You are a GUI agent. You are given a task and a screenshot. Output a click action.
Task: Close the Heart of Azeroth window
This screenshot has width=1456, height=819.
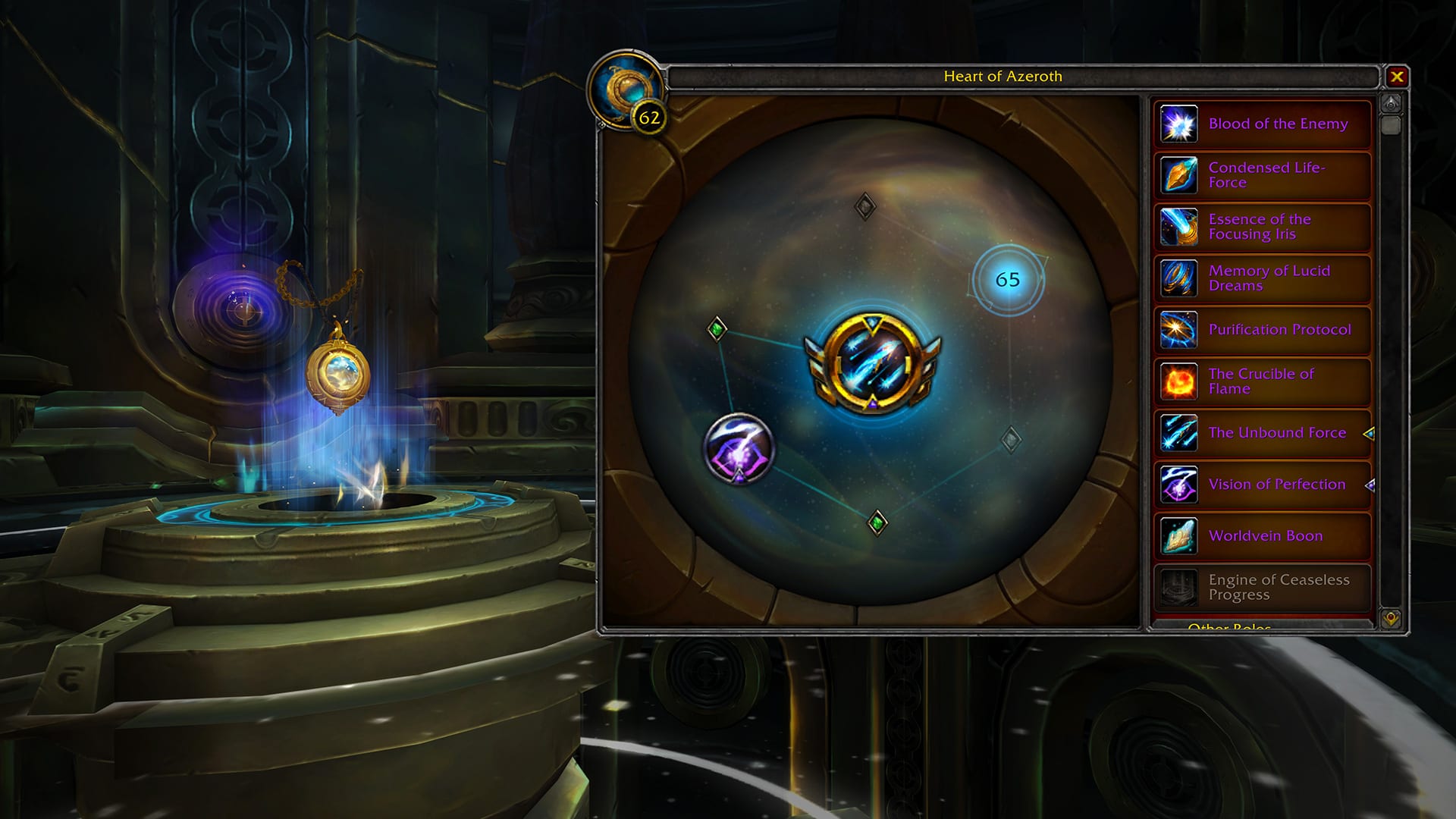point(1396,77)
